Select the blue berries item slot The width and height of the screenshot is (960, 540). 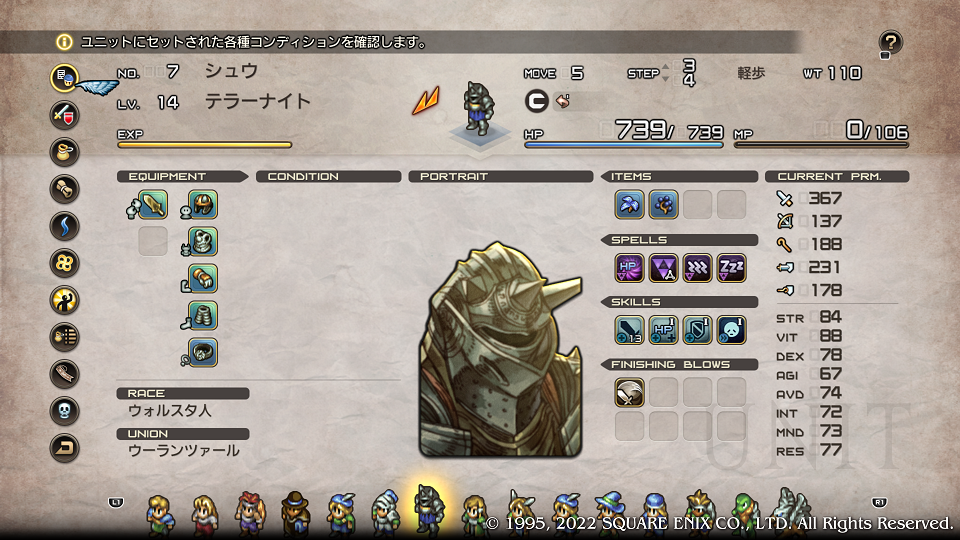coord(664,205)
